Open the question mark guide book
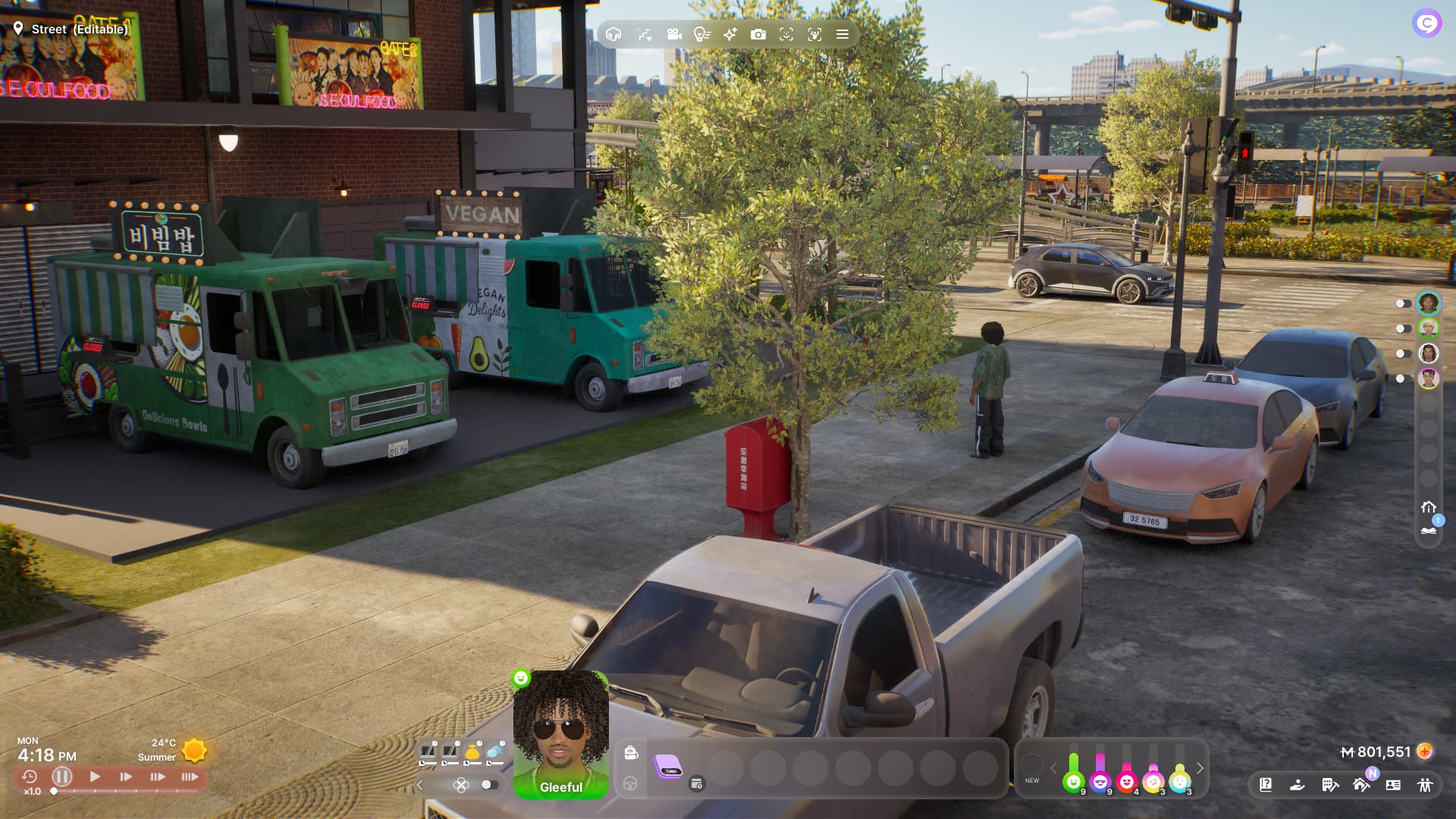 (x=1266, y=785)
